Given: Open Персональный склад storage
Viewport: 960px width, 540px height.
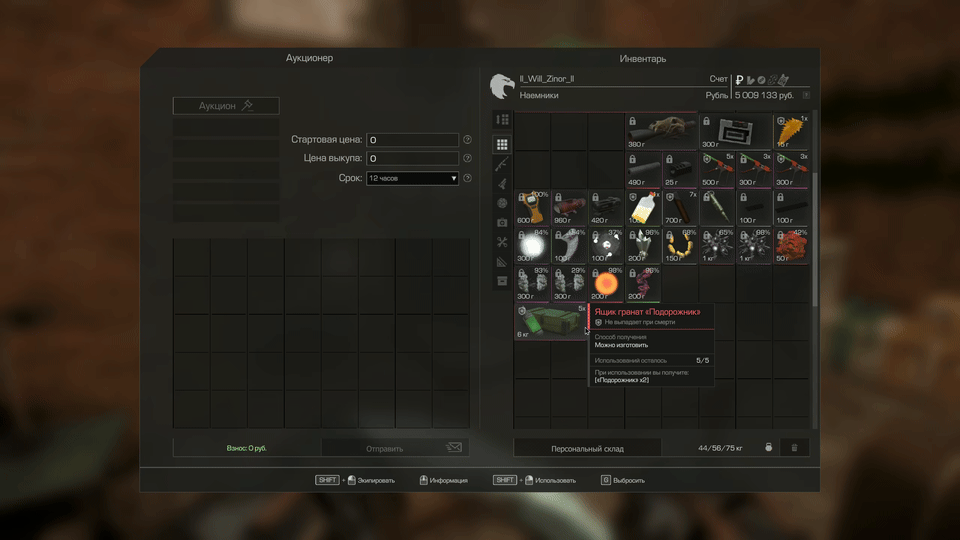Looking at the screenshot, I should coord(587,448).
